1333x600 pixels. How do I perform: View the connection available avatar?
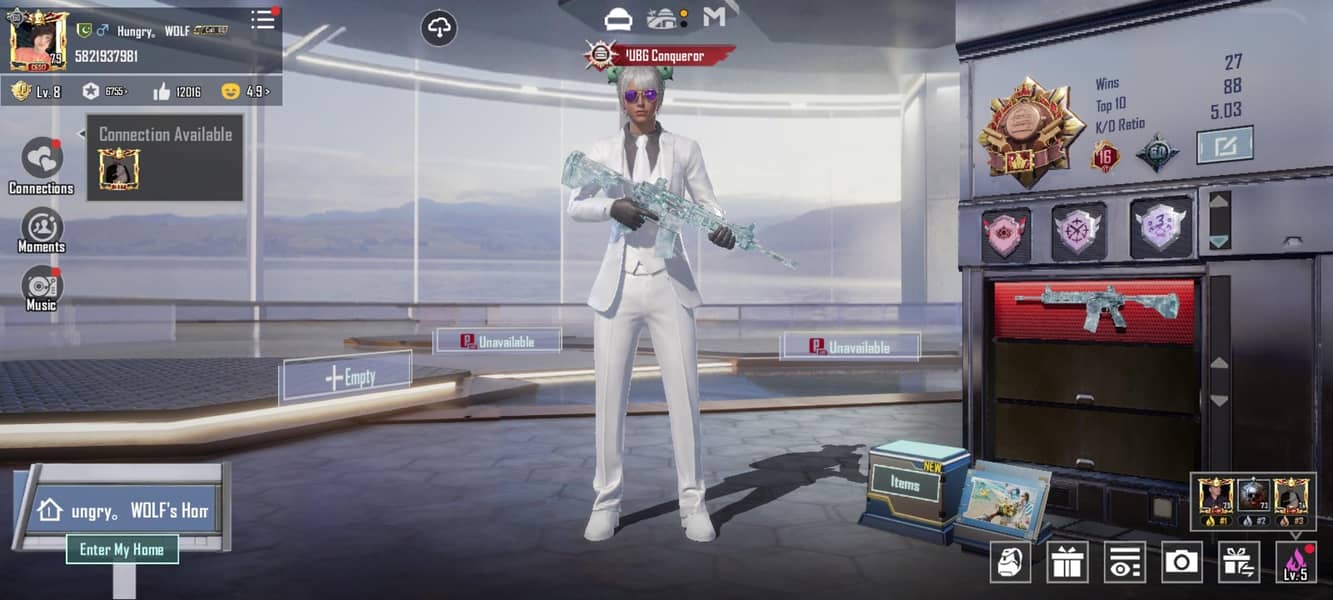coord(119,170)
